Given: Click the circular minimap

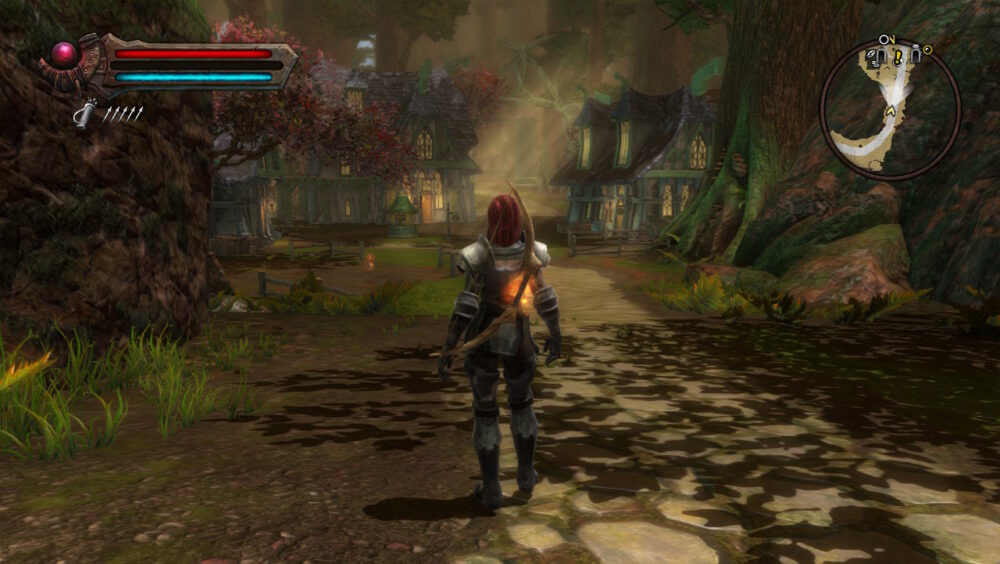Looking at the screenshot, I should click(x=889, y=109).
